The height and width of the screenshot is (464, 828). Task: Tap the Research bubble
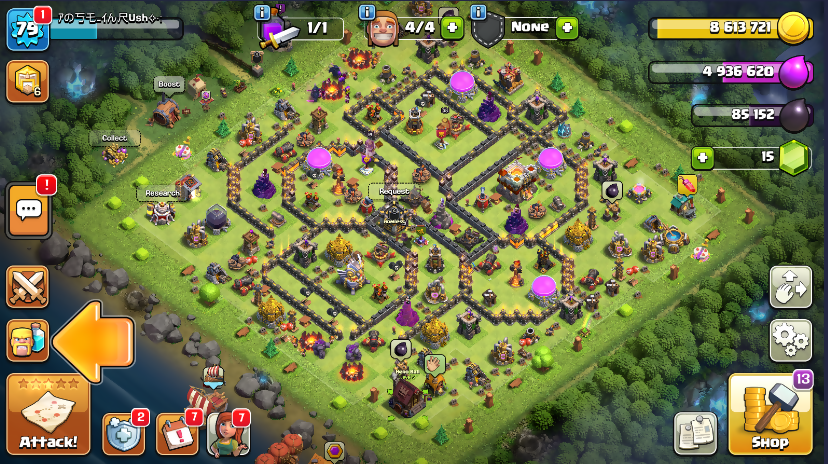[x=162, y=193]
